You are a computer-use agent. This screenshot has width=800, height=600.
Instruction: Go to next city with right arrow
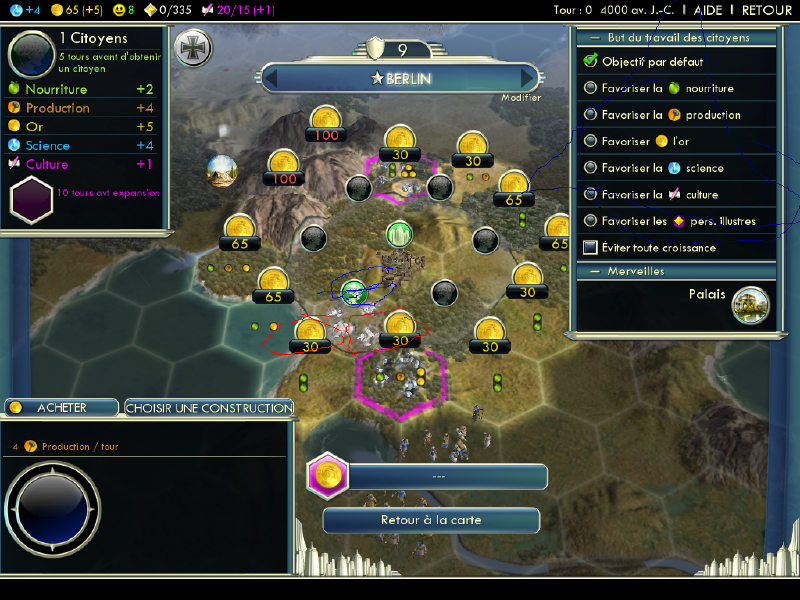click(x=527, y=78)
